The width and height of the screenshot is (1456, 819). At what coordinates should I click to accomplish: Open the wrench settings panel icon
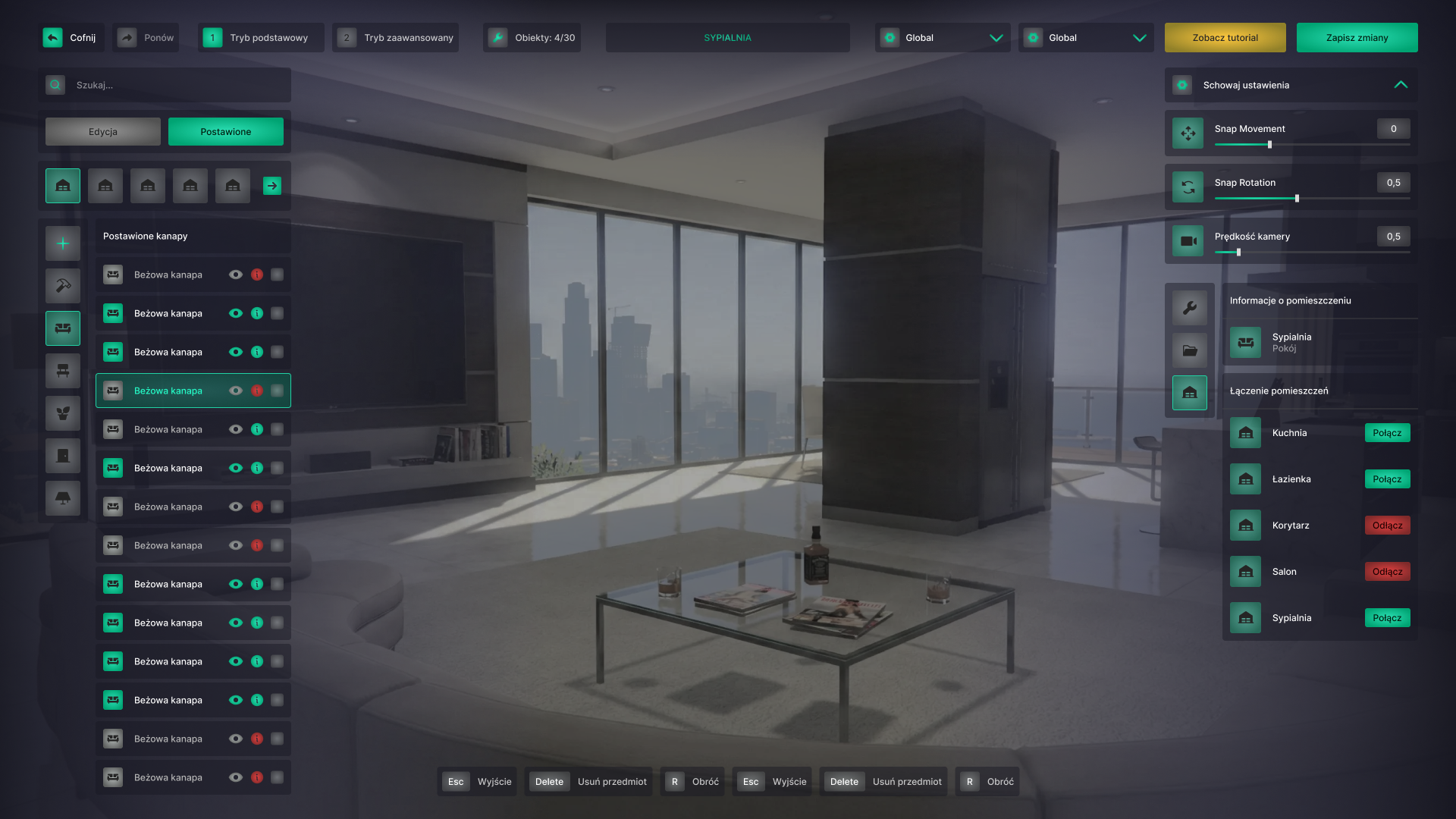click(x=1189, y=307)
